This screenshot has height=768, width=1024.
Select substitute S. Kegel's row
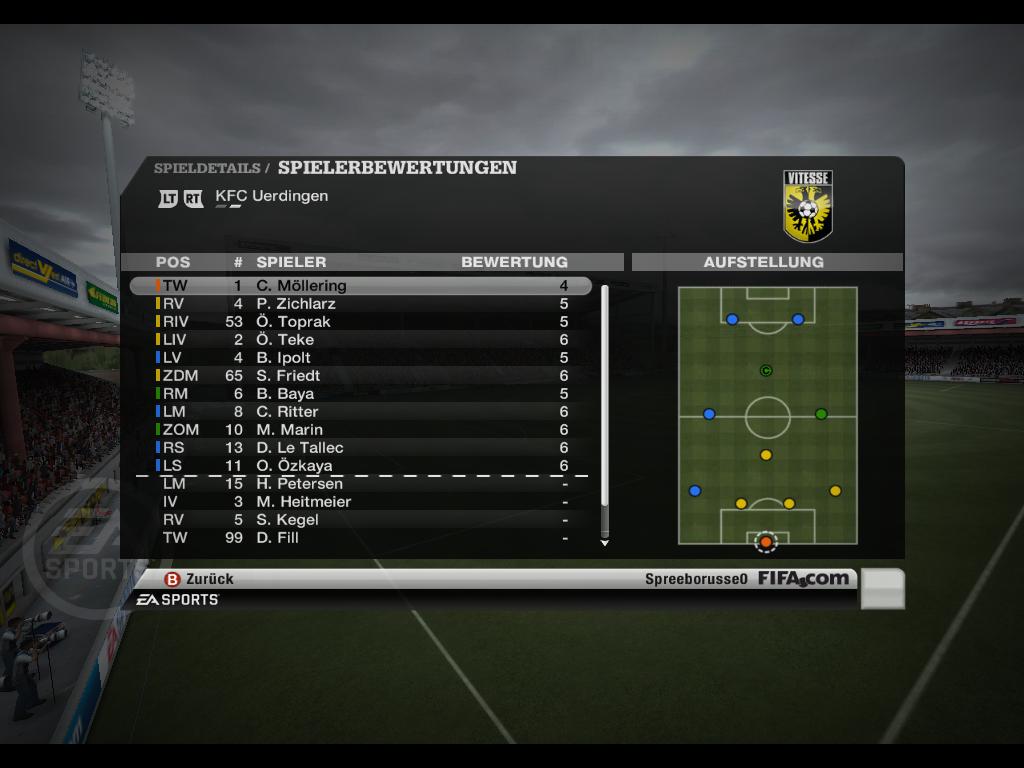coord(360,520)
